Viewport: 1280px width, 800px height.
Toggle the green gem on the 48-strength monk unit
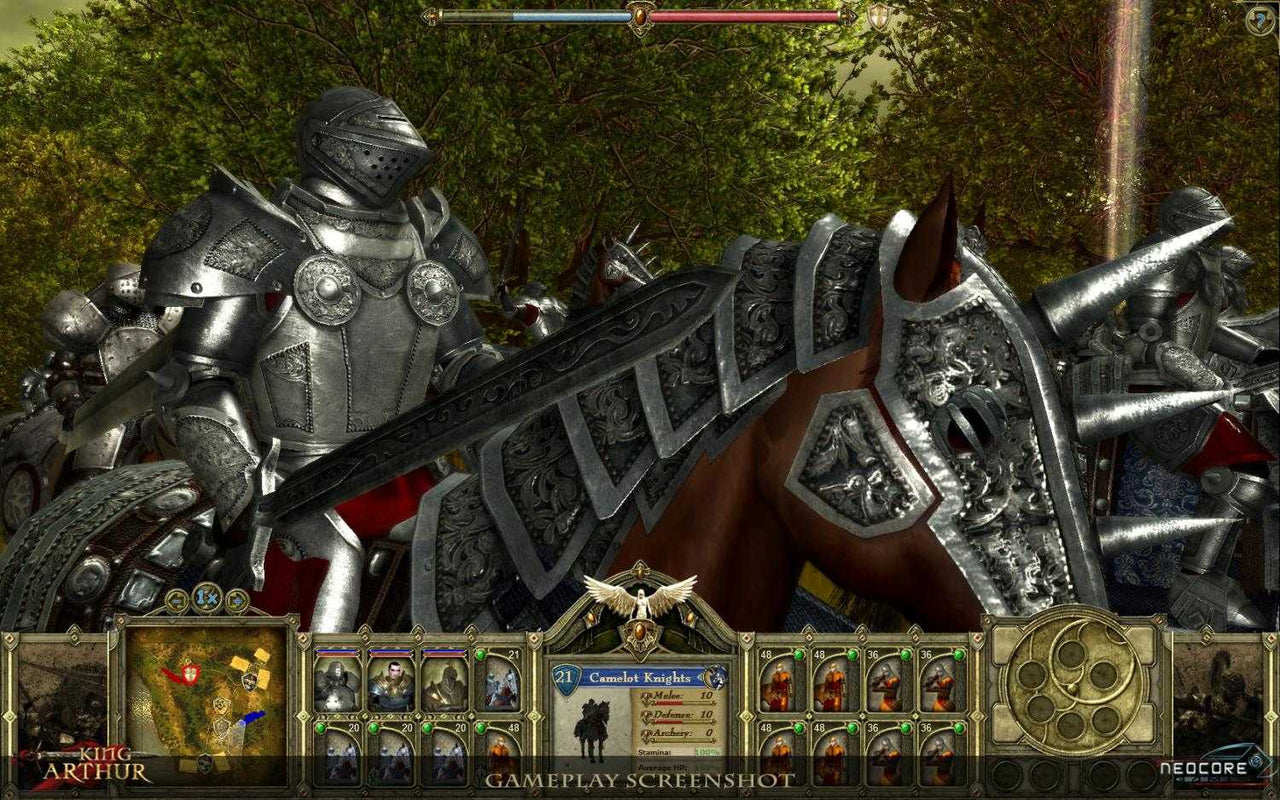[799, 655]
